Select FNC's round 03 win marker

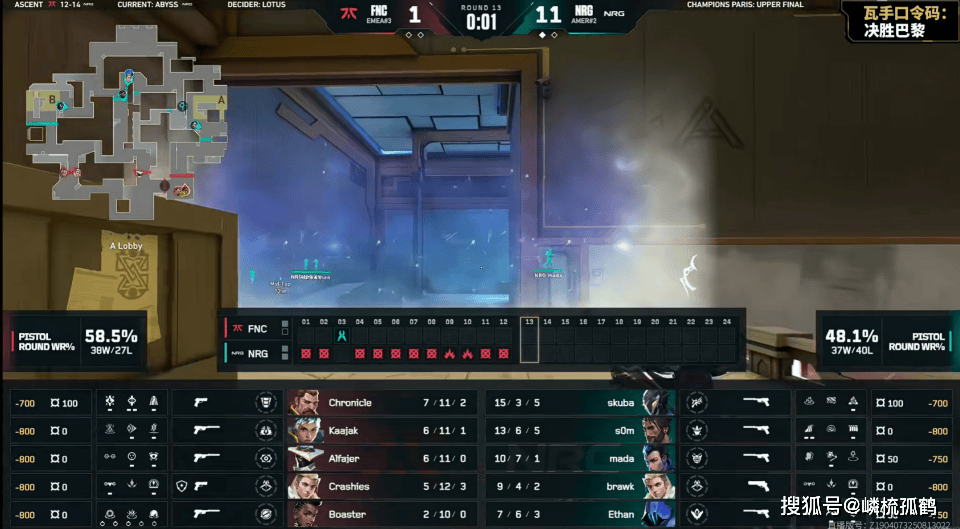342,336
